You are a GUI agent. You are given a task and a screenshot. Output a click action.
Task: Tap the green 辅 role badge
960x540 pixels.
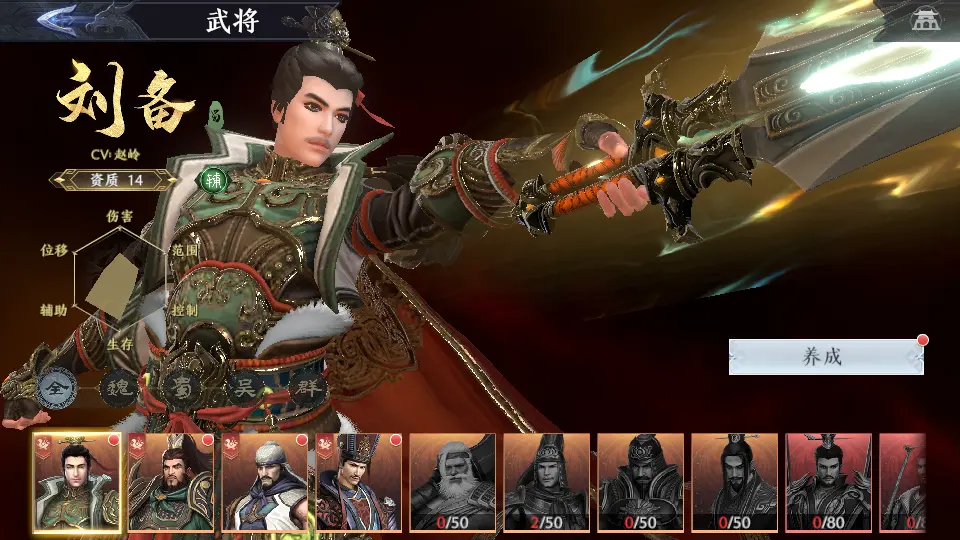[213, 180]
